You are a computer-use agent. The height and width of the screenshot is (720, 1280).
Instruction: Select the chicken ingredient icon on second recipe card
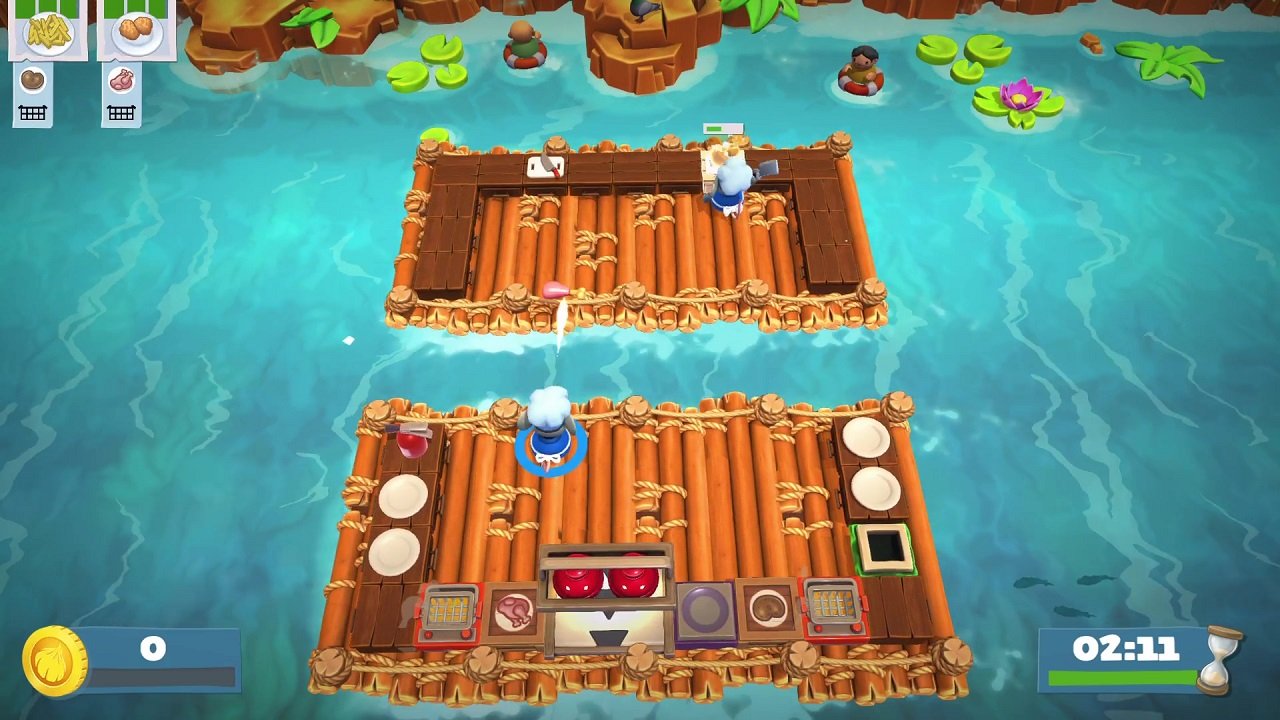(121, 80)
